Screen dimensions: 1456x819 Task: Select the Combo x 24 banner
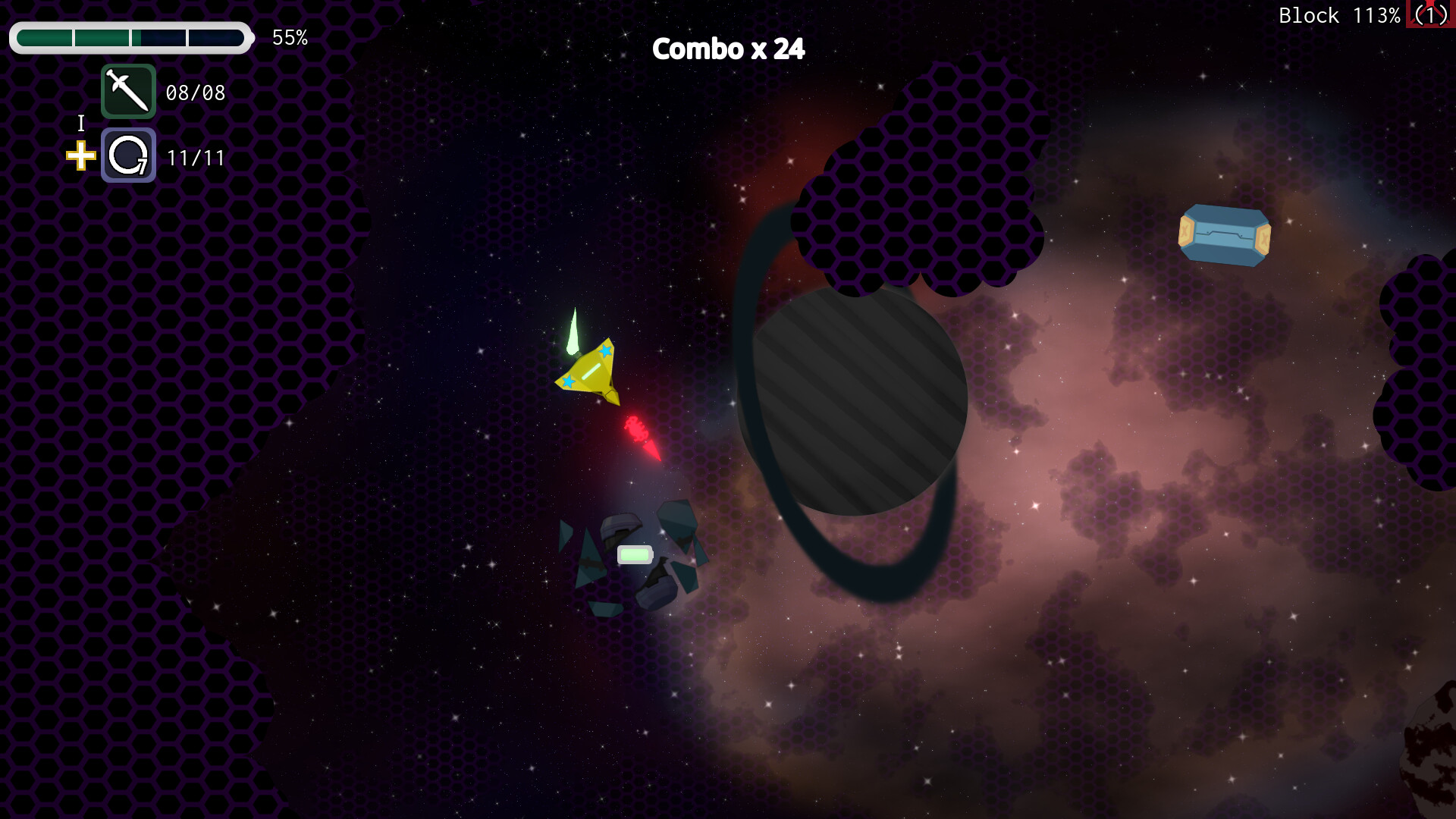tap(729, 49)
